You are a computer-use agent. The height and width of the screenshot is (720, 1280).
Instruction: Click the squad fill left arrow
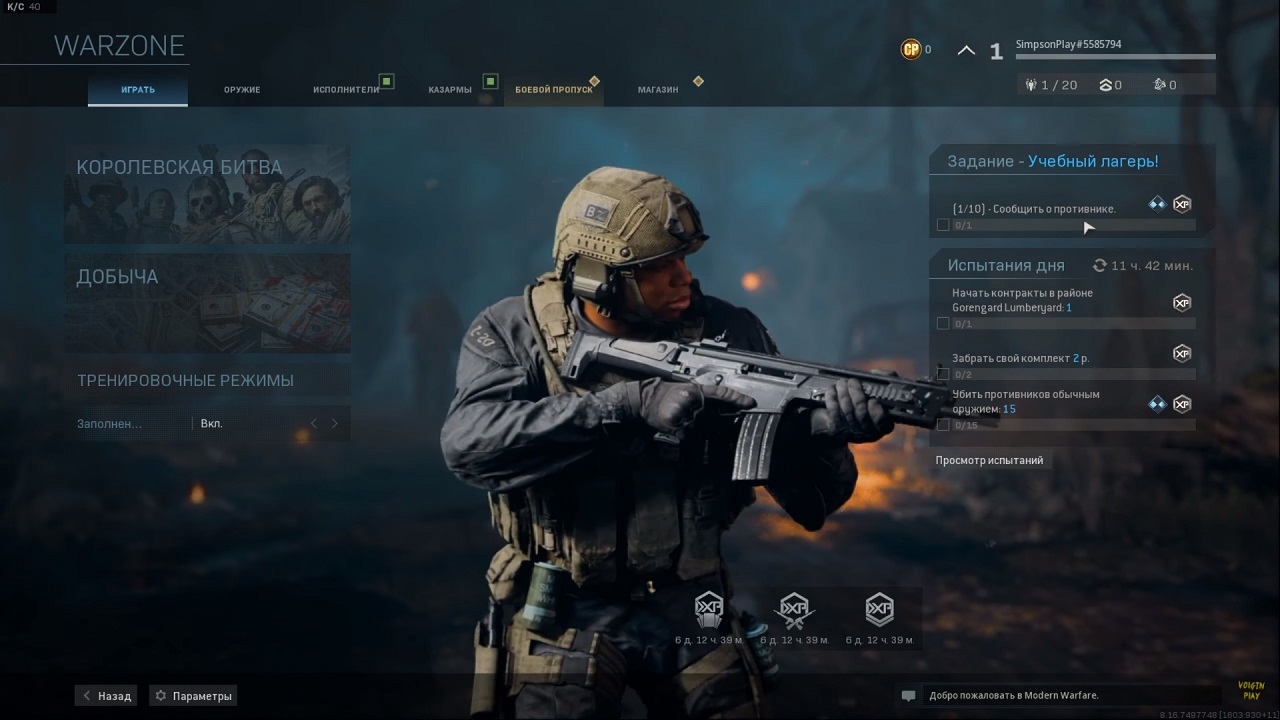tap(314, 424)
